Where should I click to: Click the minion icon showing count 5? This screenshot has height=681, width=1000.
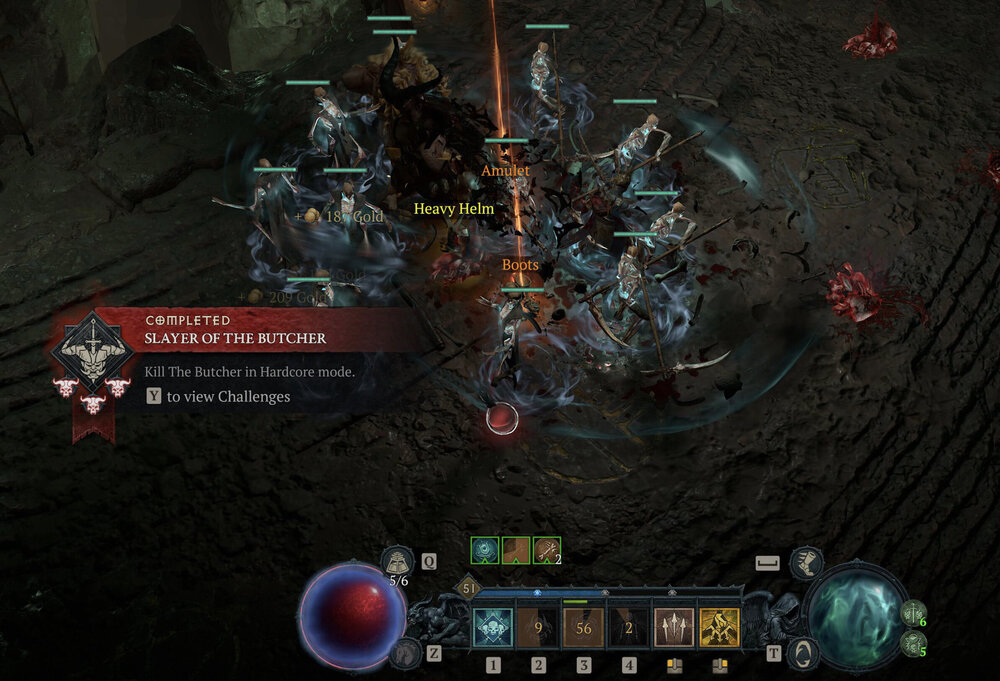(x=912, y=643)
